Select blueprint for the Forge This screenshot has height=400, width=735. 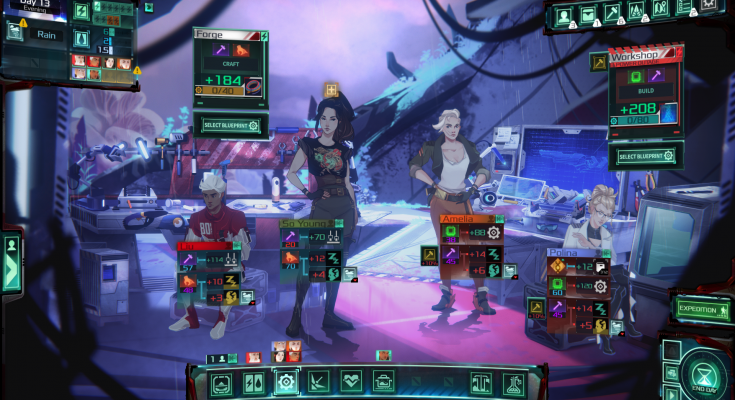(230, 126)
